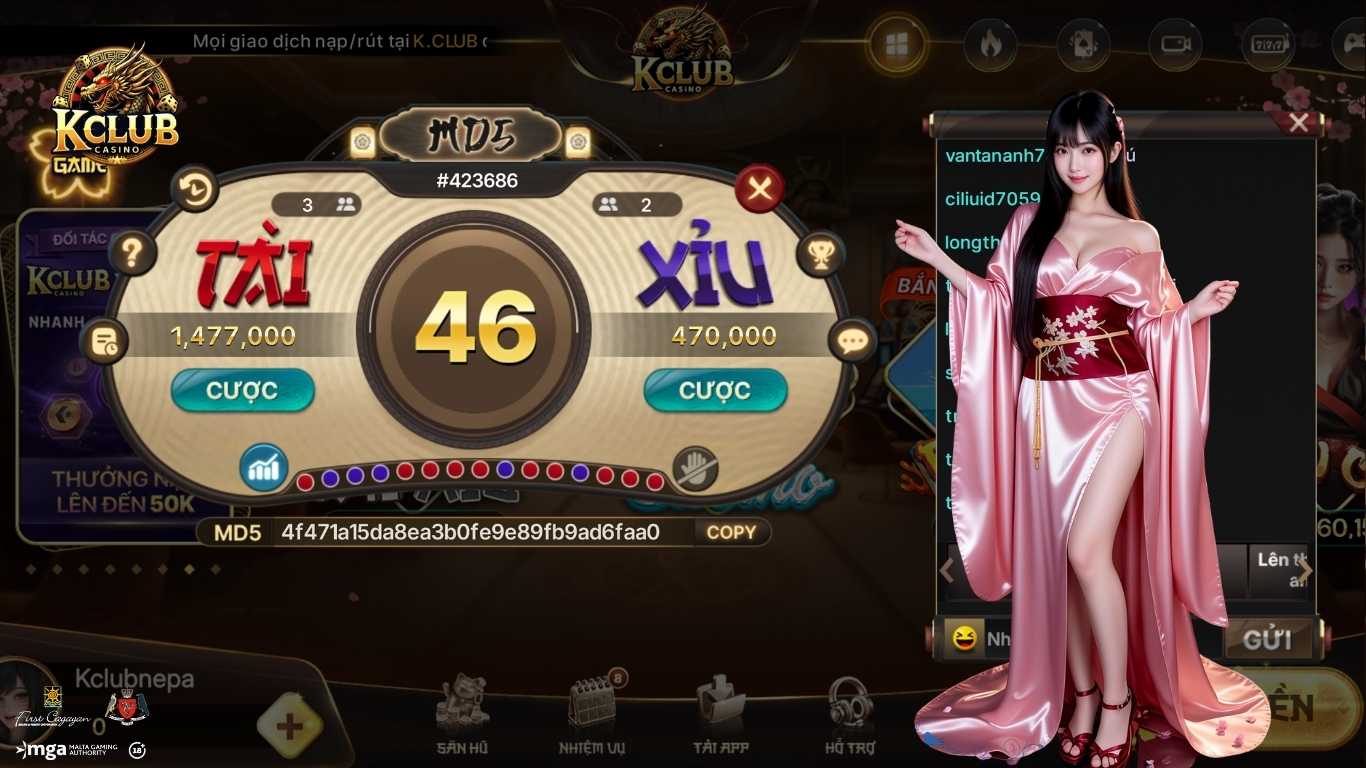Select the playing cards game category icon

click(x=1082, y=45)
